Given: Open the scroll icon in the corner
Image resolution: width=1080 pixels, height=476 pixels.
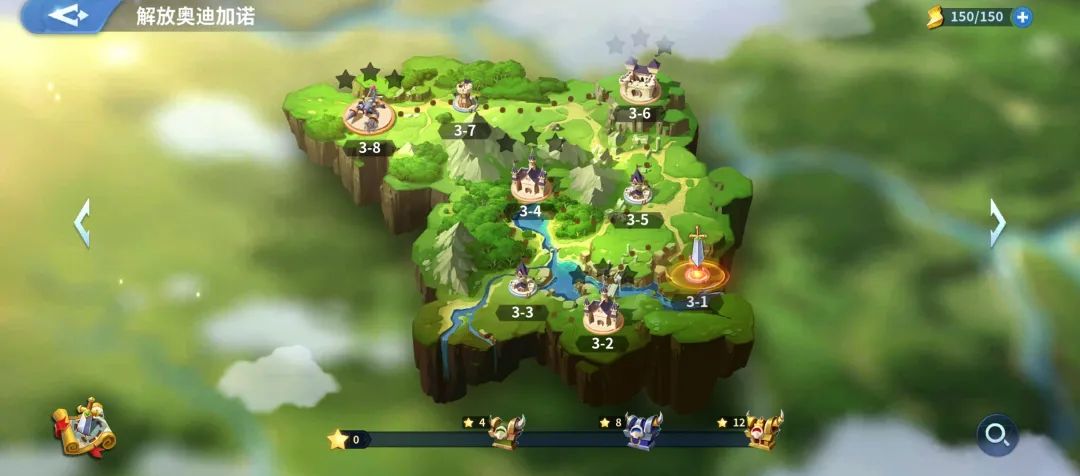Looking at the screenshot, I should (x=84, y=427).
